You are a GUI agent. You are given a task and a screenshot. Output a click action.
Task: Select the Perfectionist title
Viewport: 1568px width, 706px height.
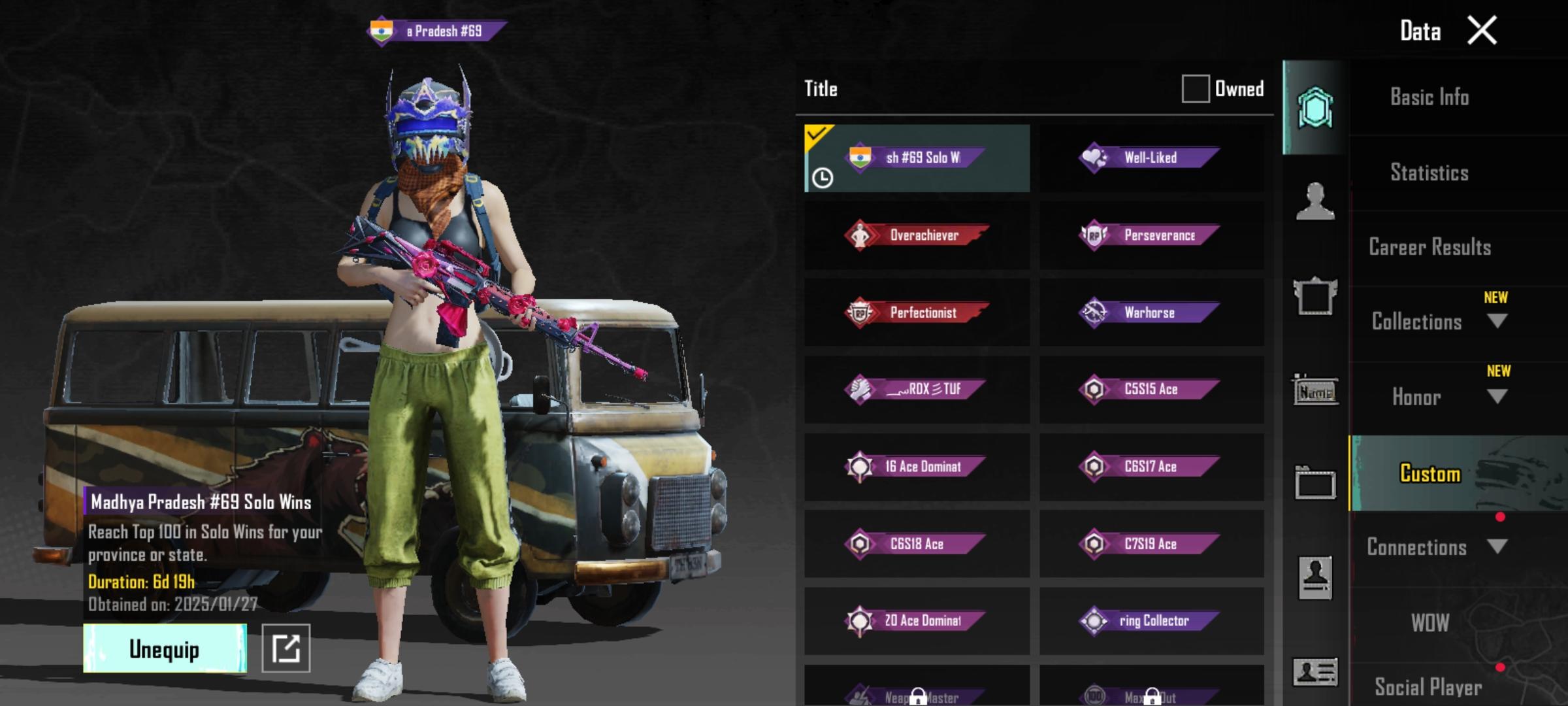[x=916, y=312]
